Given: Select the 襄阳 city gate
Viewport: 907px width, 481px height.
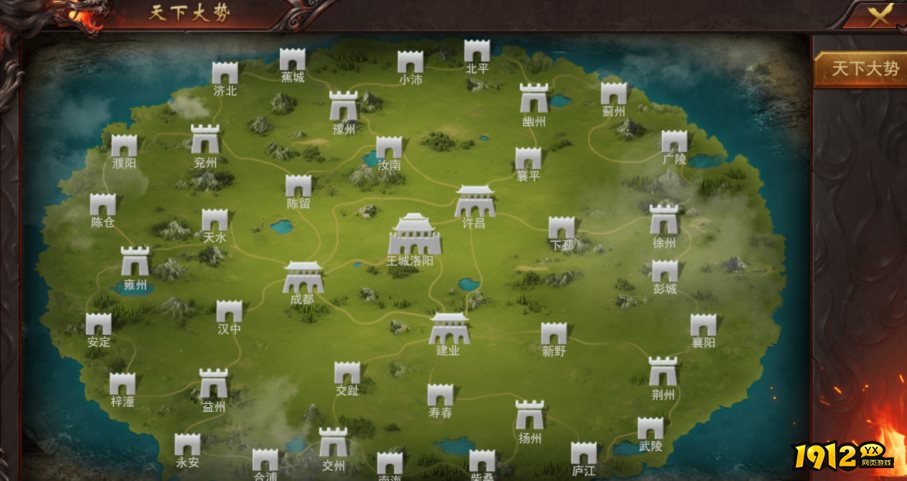Looking at the screenshot, I should tap(703, 326).
